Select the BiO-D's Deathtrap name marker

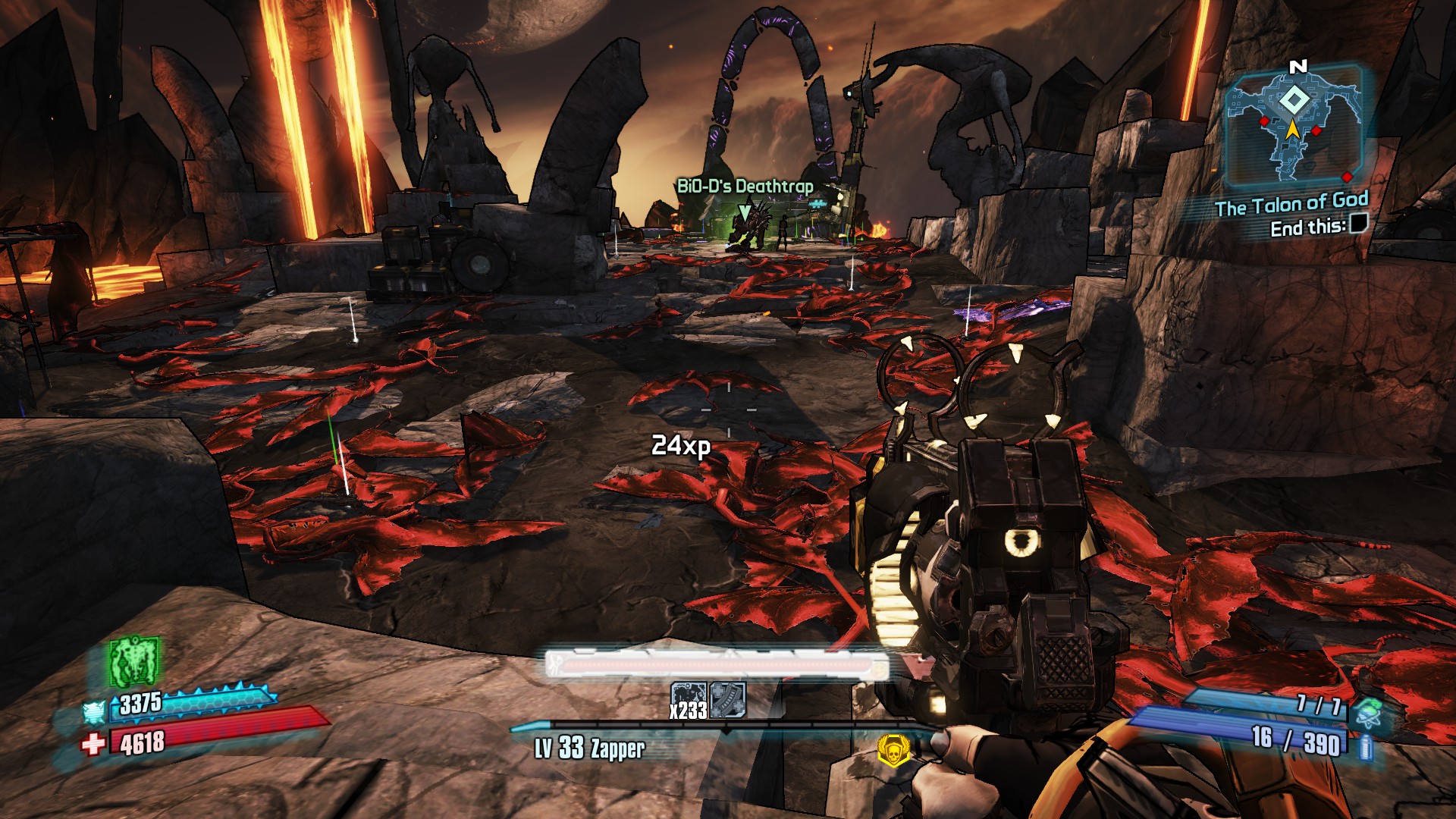tap(744, 187)
